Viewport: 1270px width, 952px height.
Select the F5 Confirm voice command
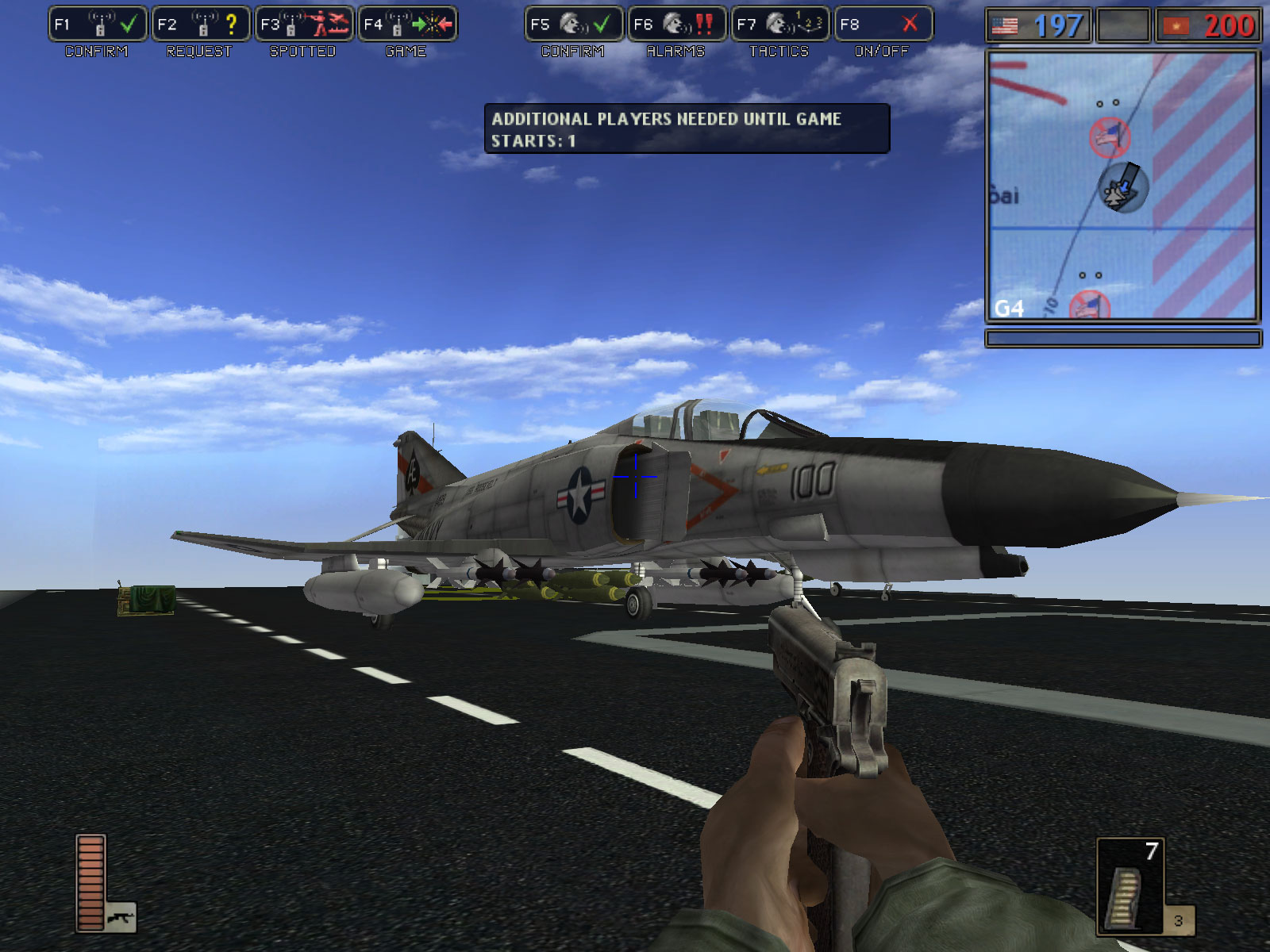[573, 25]
